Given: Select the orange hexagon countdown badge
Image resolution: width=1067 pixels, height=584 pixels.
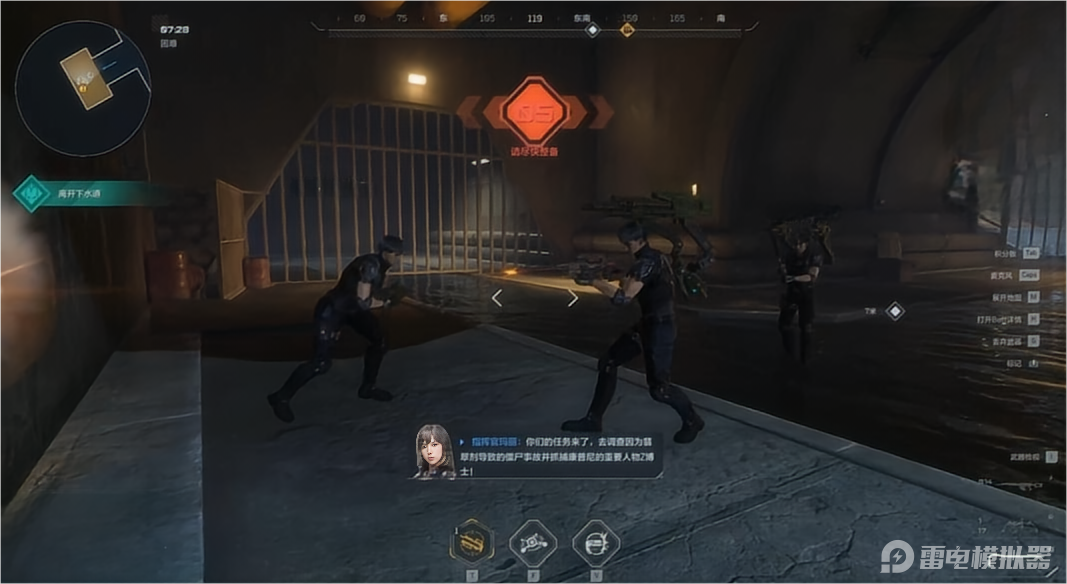Looking at the screenshot, I should click(534, 110).
